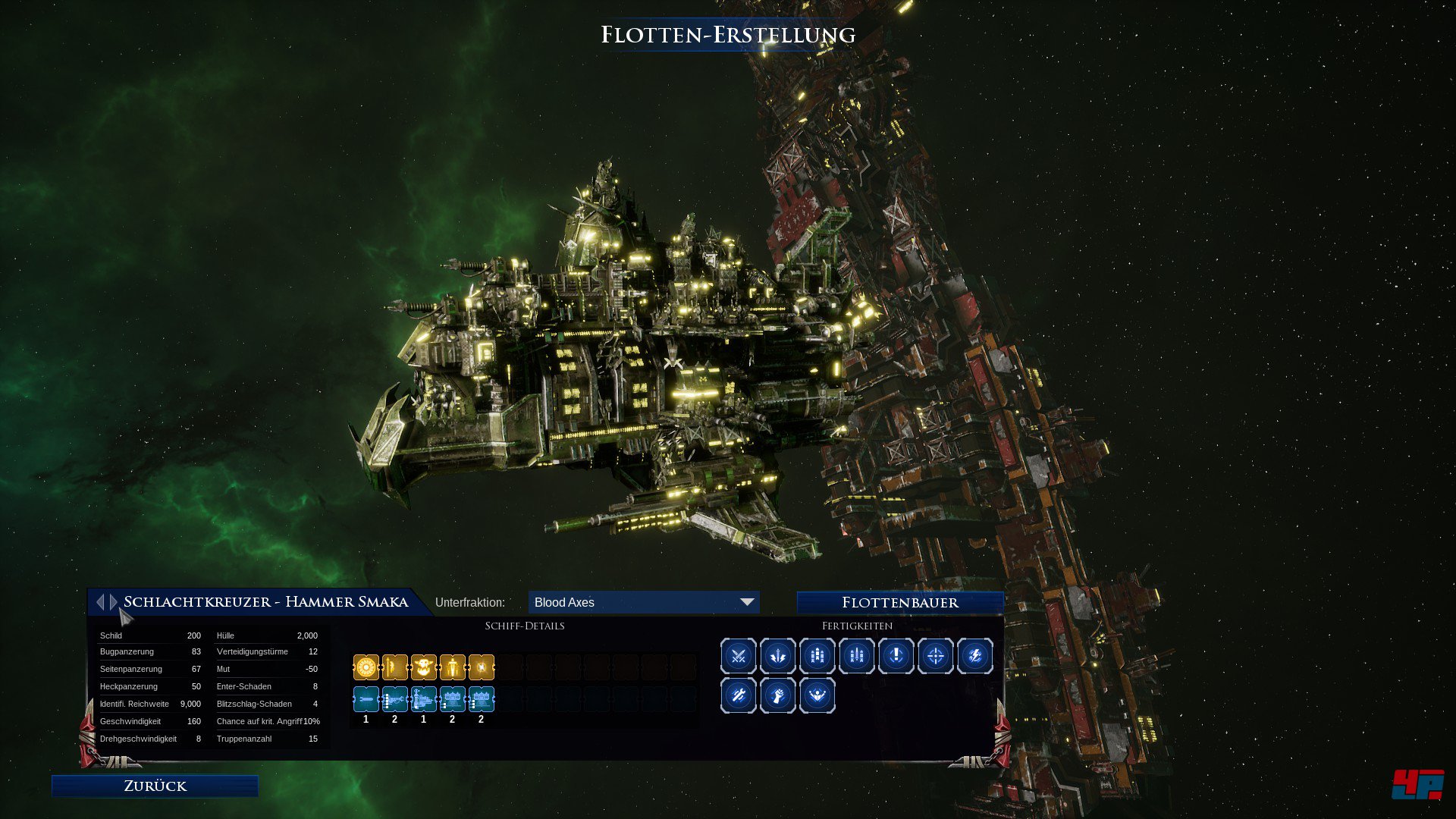Click the golden sun wheel upgrade slot
The image size is (1456, 819).
(366, 667)
